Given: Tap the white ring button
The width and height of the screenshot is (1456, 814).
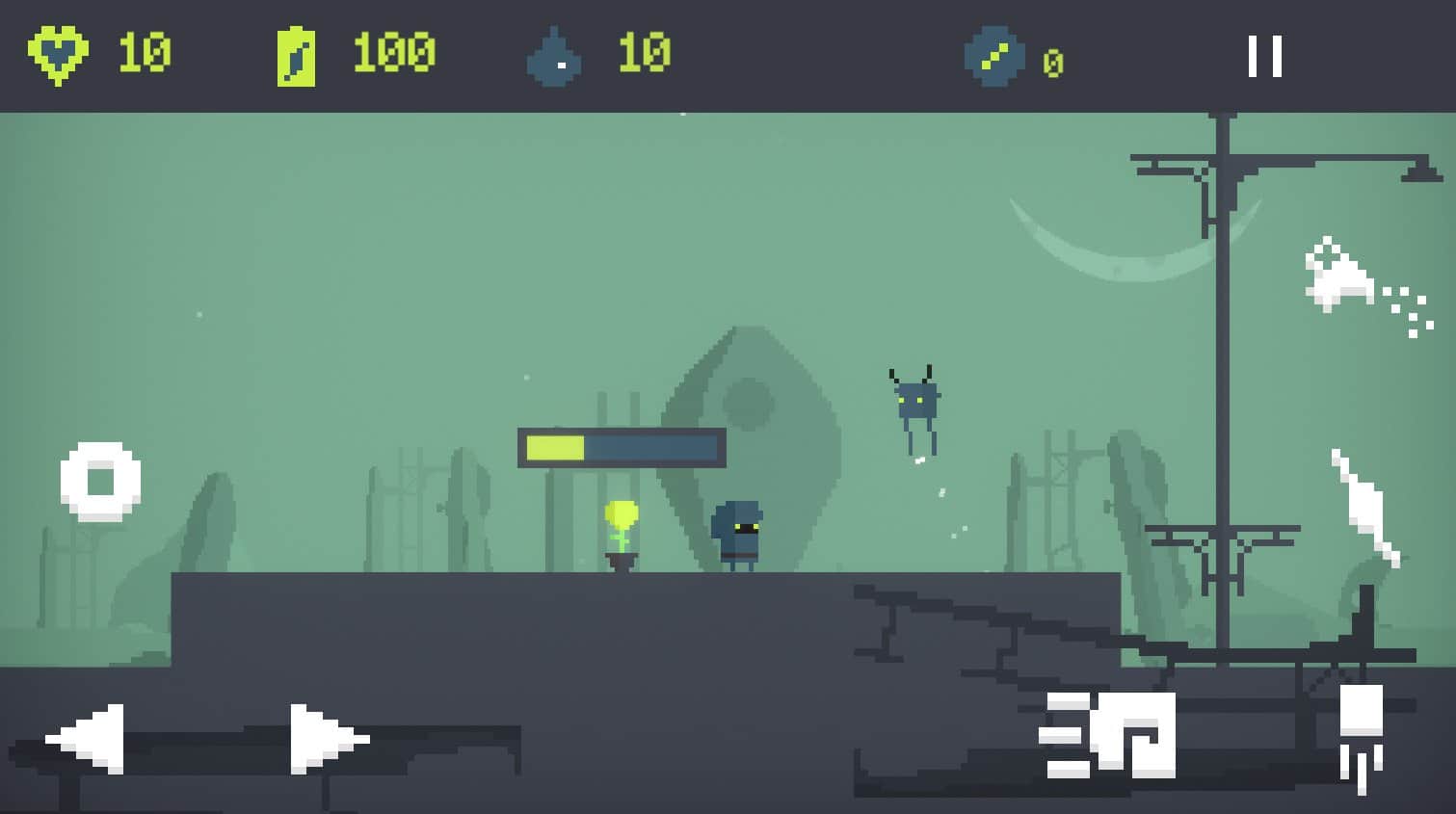Looking at the screenshot, I should coord(100,481).
